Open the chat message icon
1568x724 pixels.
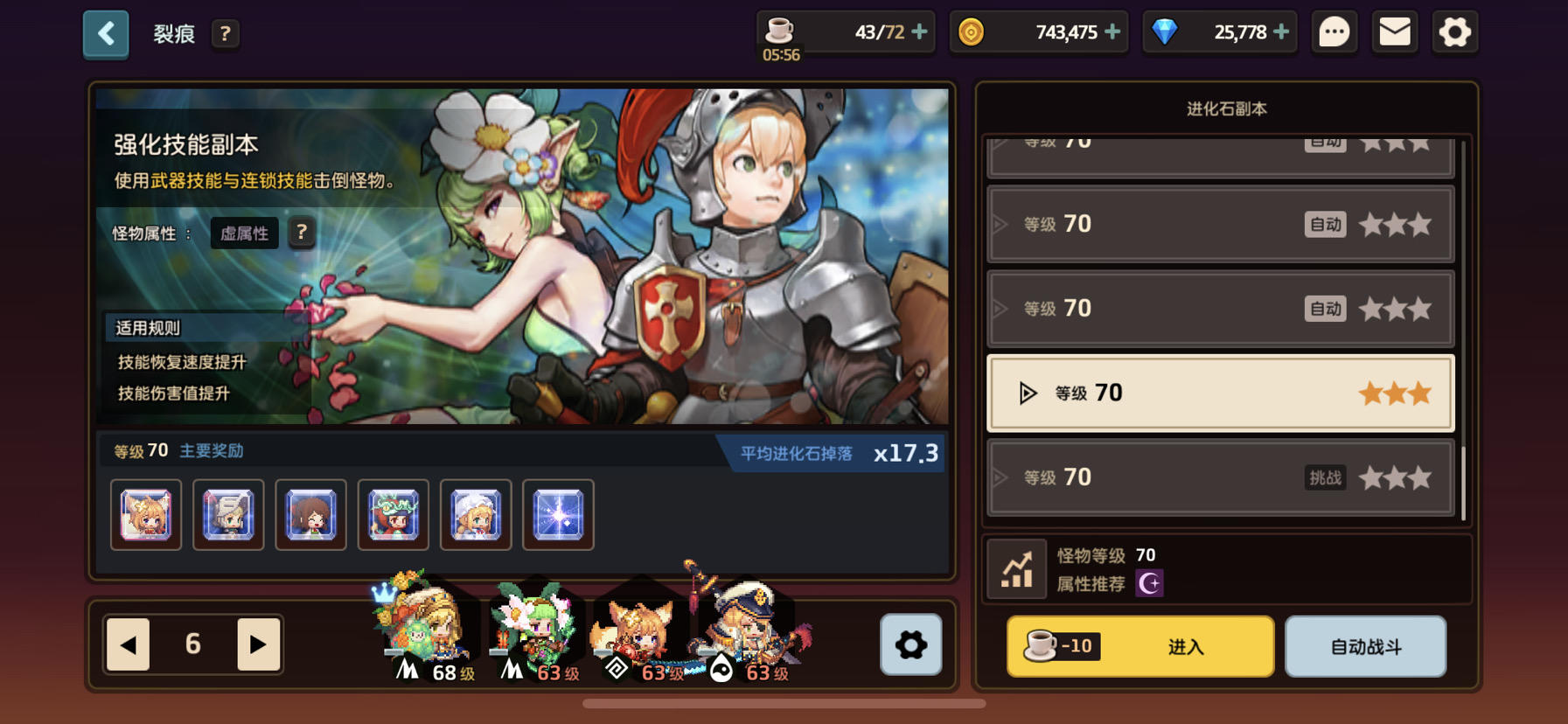point(1333,31)
